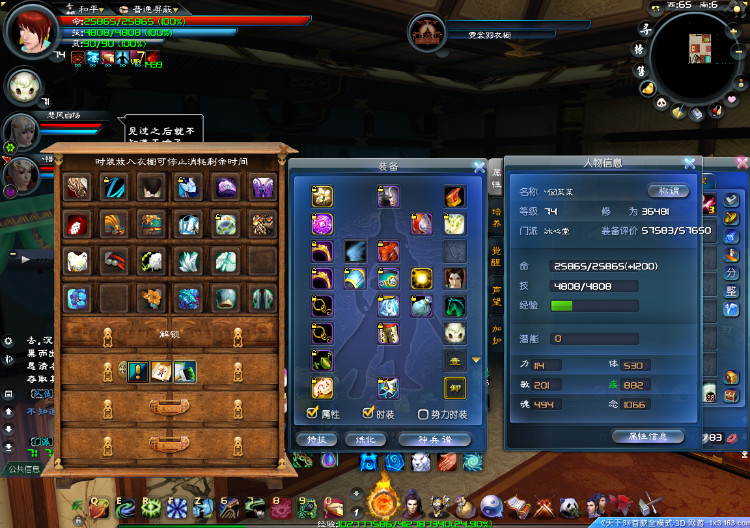
Task: Click the panda icon in the bottom menu
Action: [x=568, y=506]
